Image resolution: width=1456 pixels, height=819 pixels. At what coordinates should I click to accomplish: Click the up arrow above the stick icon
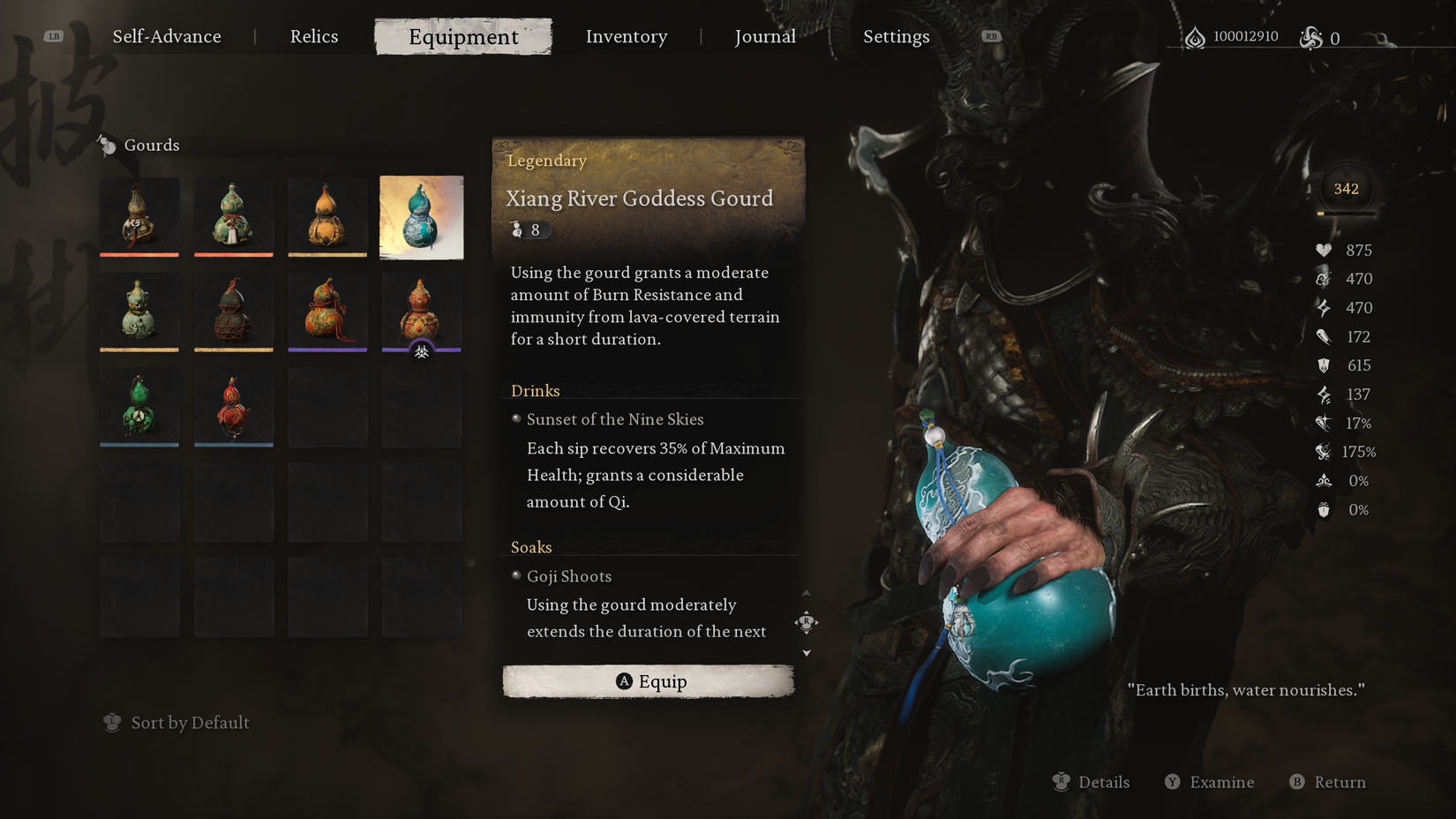coord(806,594)
